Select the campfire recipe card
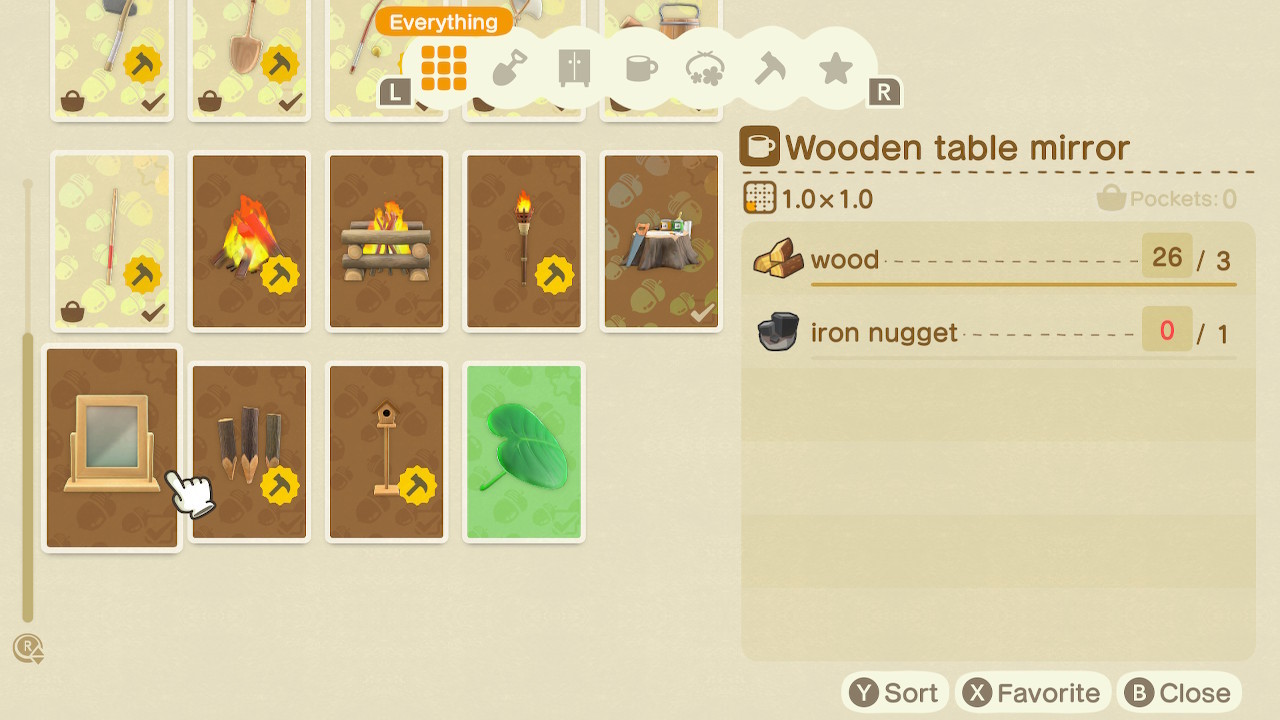1280x720 pixels. 248,240
